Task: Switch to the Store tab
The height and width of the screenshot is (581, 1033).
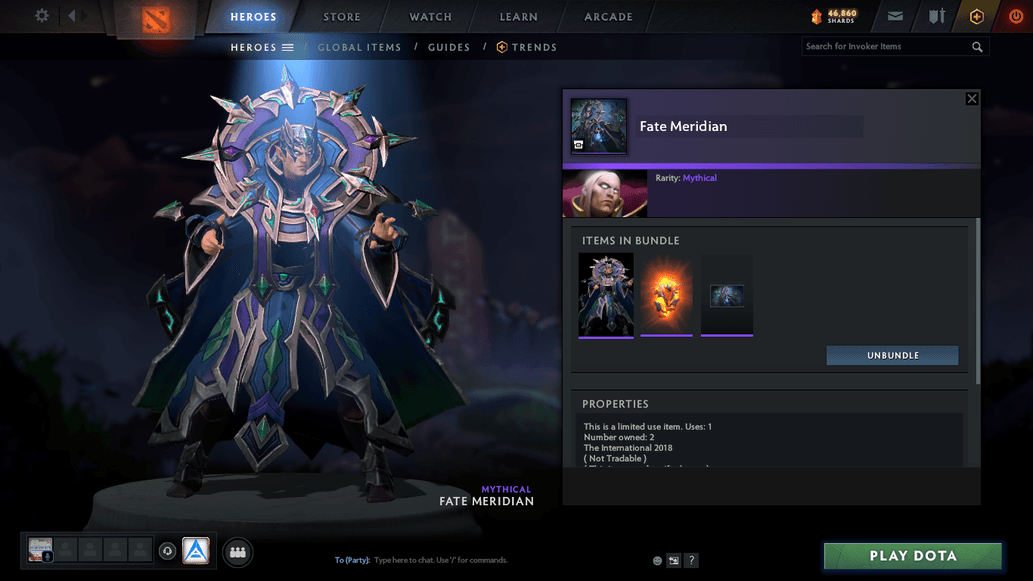Action: pos(342,17)
